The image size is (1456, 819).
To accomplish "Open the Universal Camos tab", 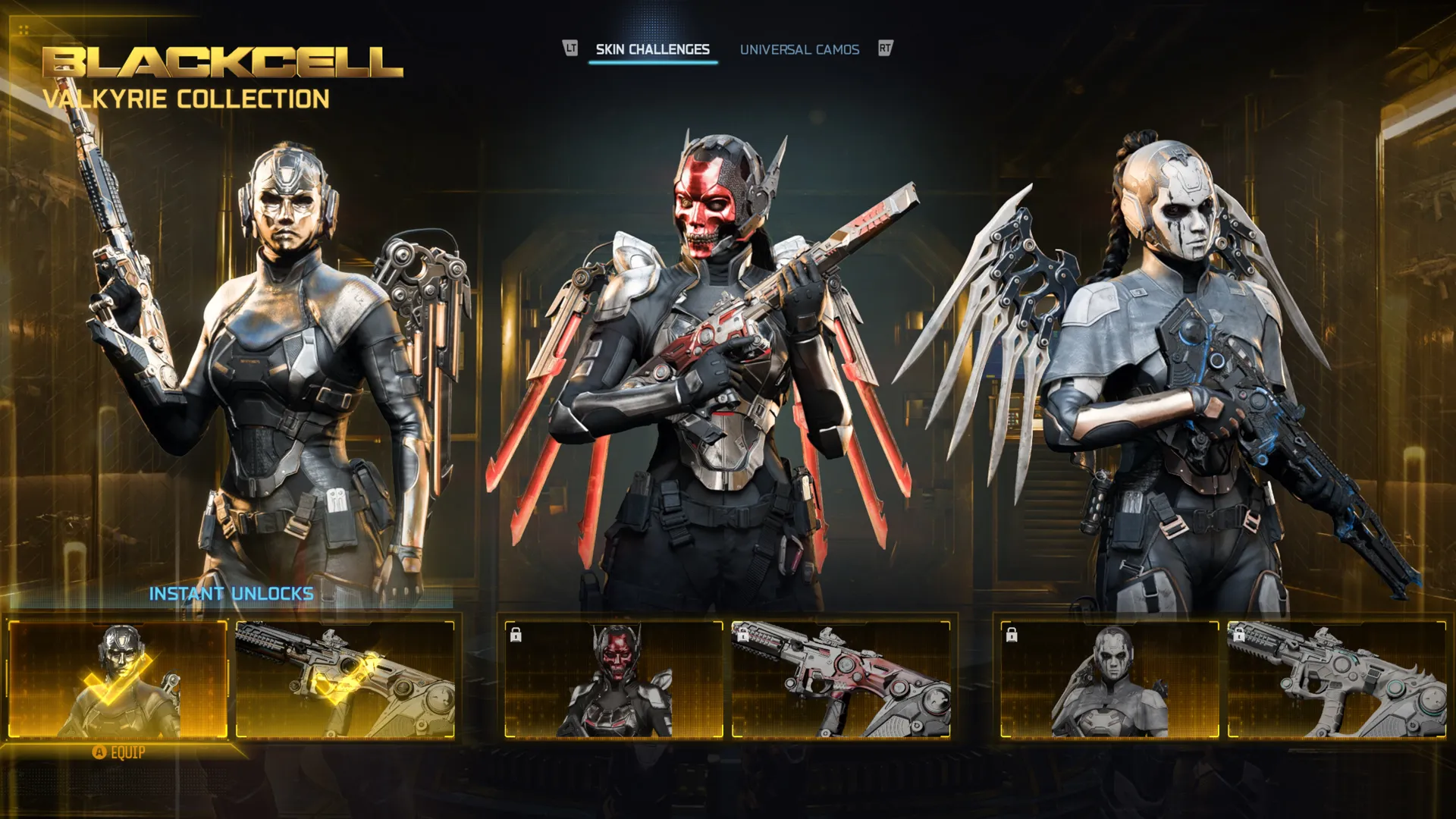I will coord(799,50).
